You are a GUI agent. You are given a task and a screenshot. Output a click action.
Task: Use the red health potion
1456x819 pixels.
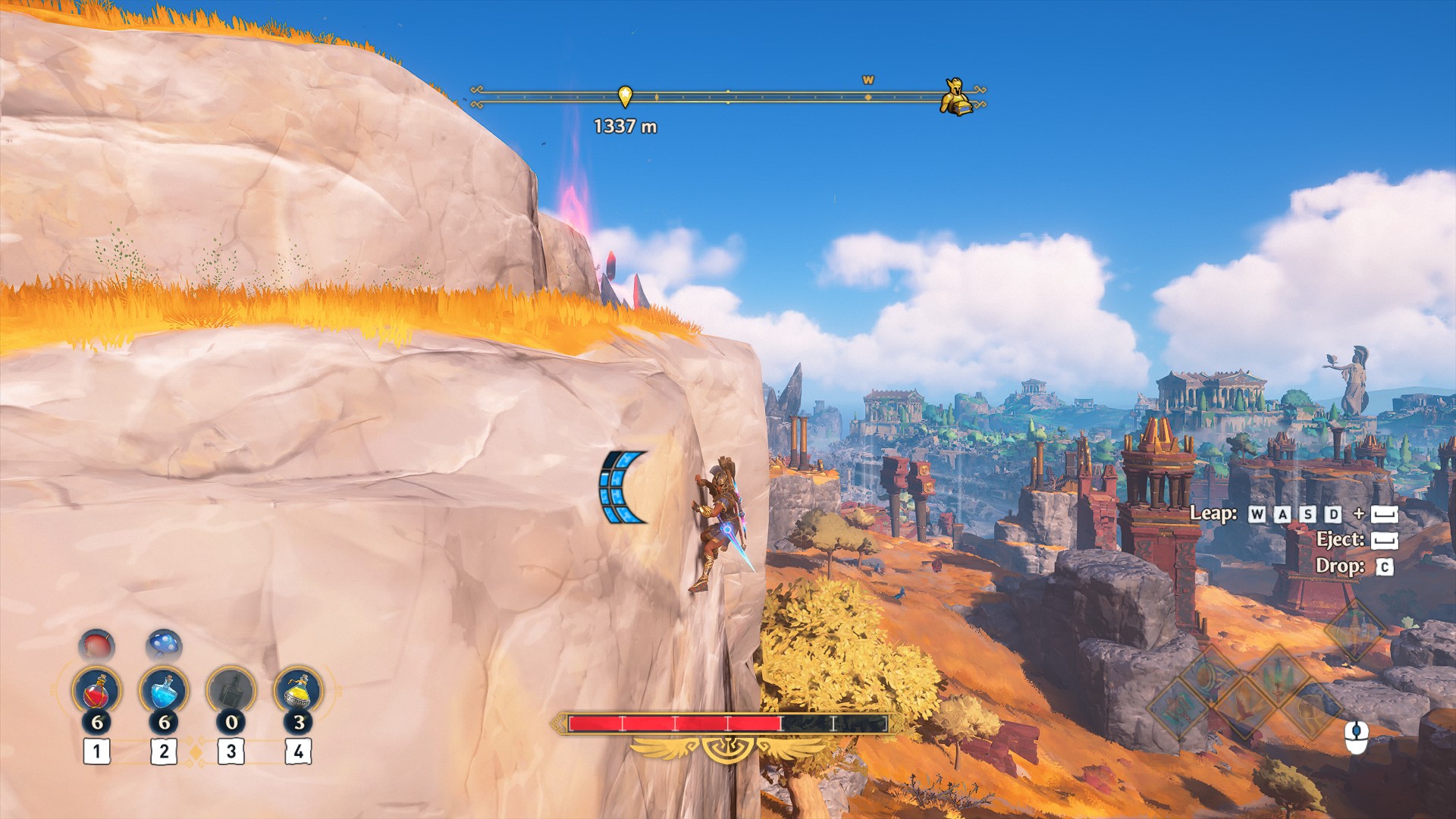pos(96,691)
